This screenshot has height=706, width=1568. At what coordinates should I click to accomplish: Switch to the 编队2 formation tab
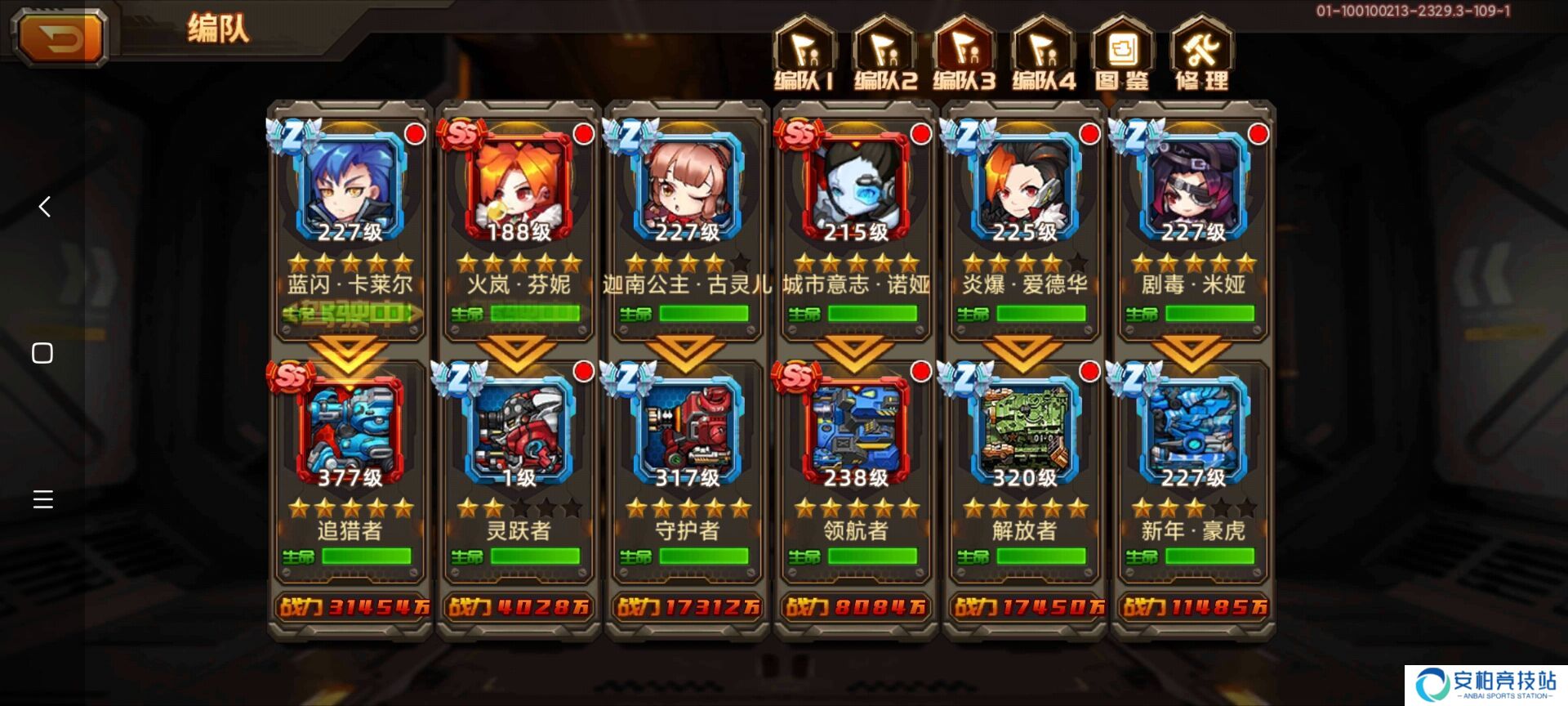pos(884,54)
